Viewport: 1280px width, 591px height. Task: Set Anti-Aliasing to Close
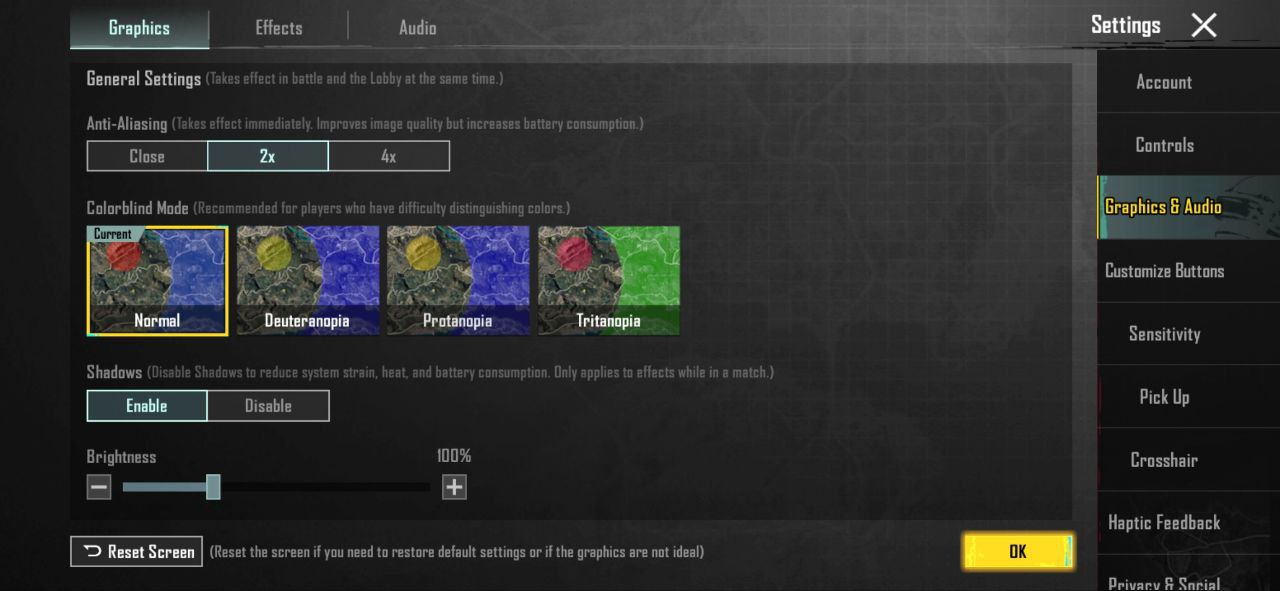click(x=147, y=156)
